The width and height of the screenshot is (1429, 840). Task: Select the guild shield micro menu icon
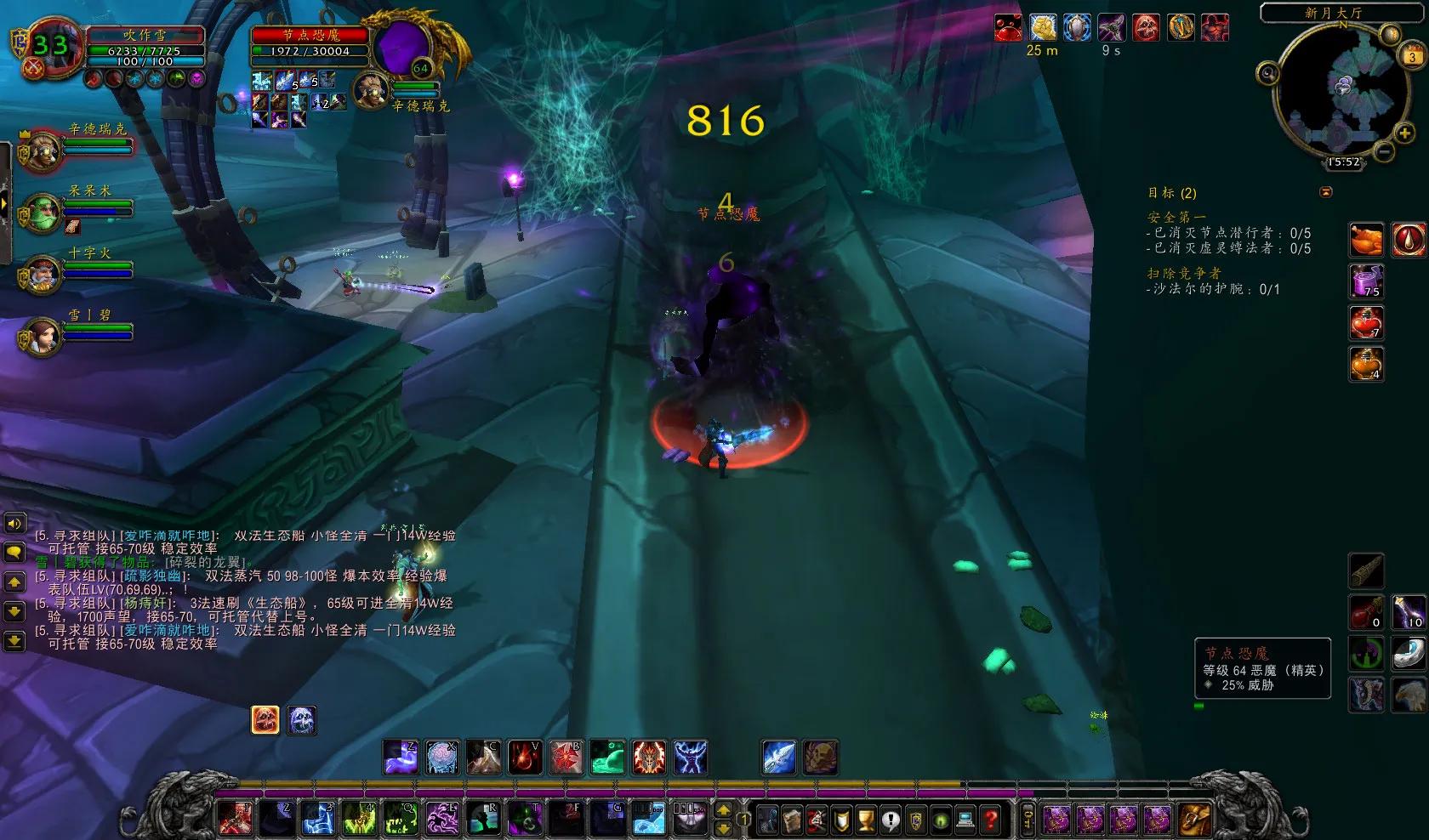click(x=915, y=820)
